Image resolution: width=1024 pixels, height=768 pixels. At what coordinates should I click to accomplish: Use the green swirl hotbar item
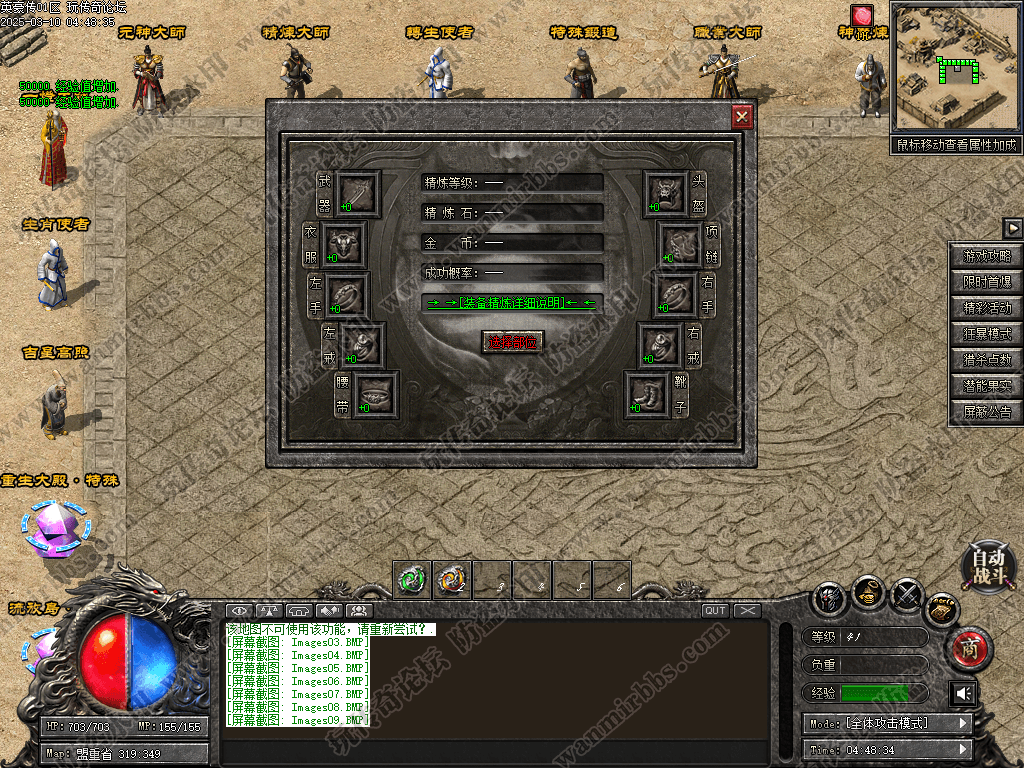pos(412,578)
